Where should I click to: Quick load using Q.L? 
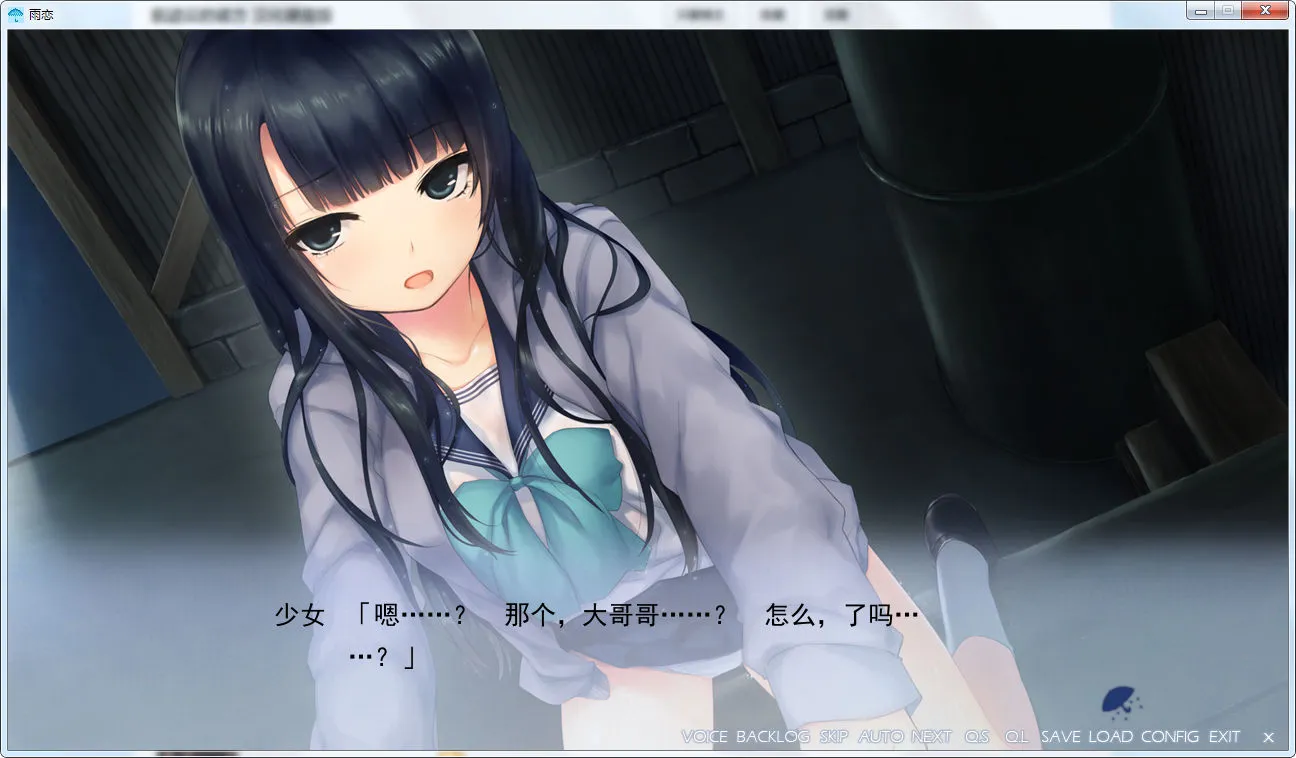1016,737
